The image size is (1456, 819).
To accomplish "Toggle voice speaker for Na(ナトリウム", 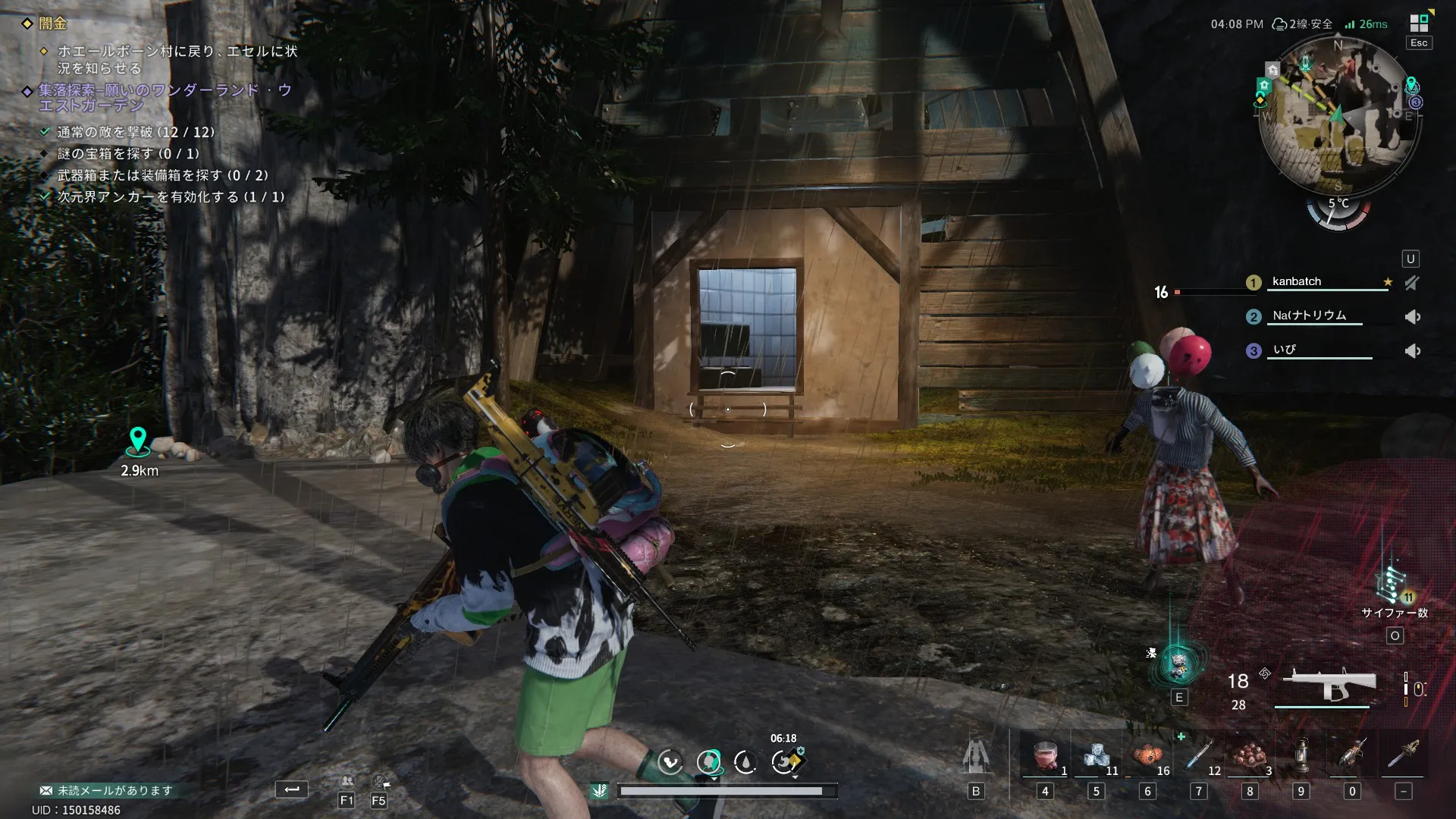I will (1412, 317).
